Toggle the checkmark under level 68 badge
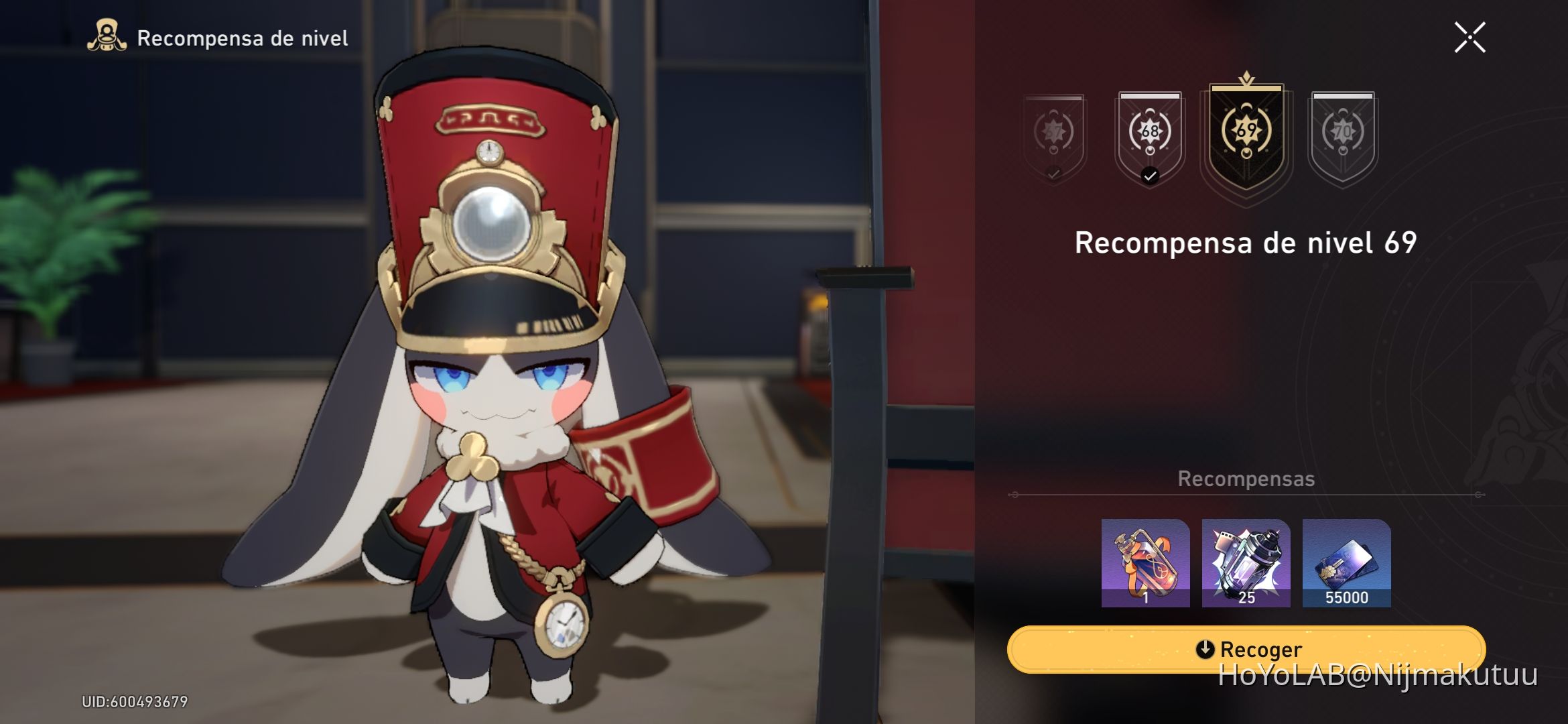This screenshot has height=724, width=1568. coord(1150,176)
